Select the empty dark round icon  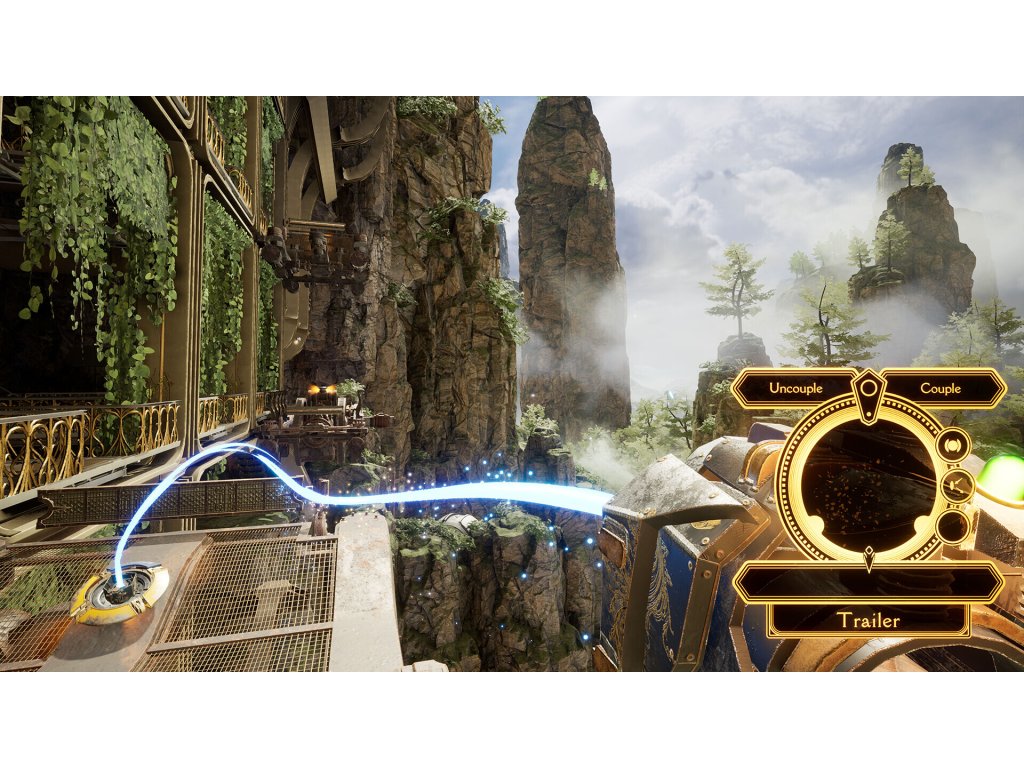pos(952,526)
